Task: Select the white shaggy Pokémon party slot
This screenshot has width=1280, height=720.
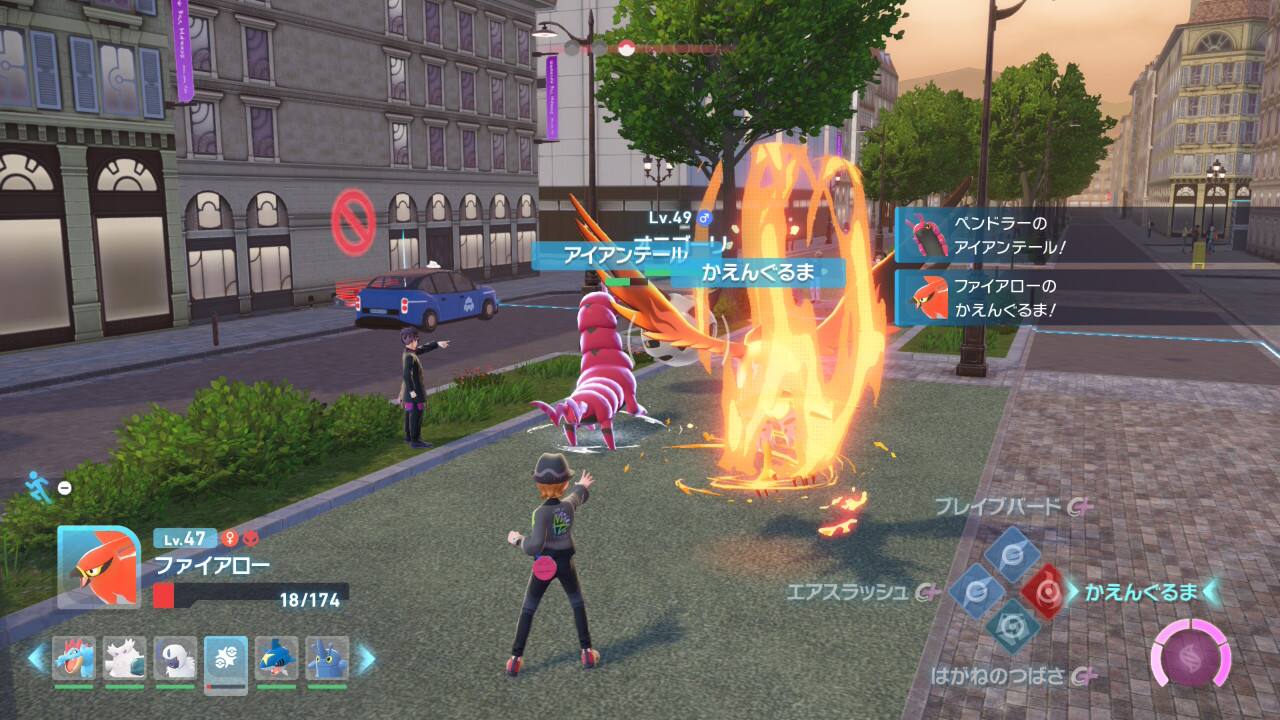Action: (124, 658)
